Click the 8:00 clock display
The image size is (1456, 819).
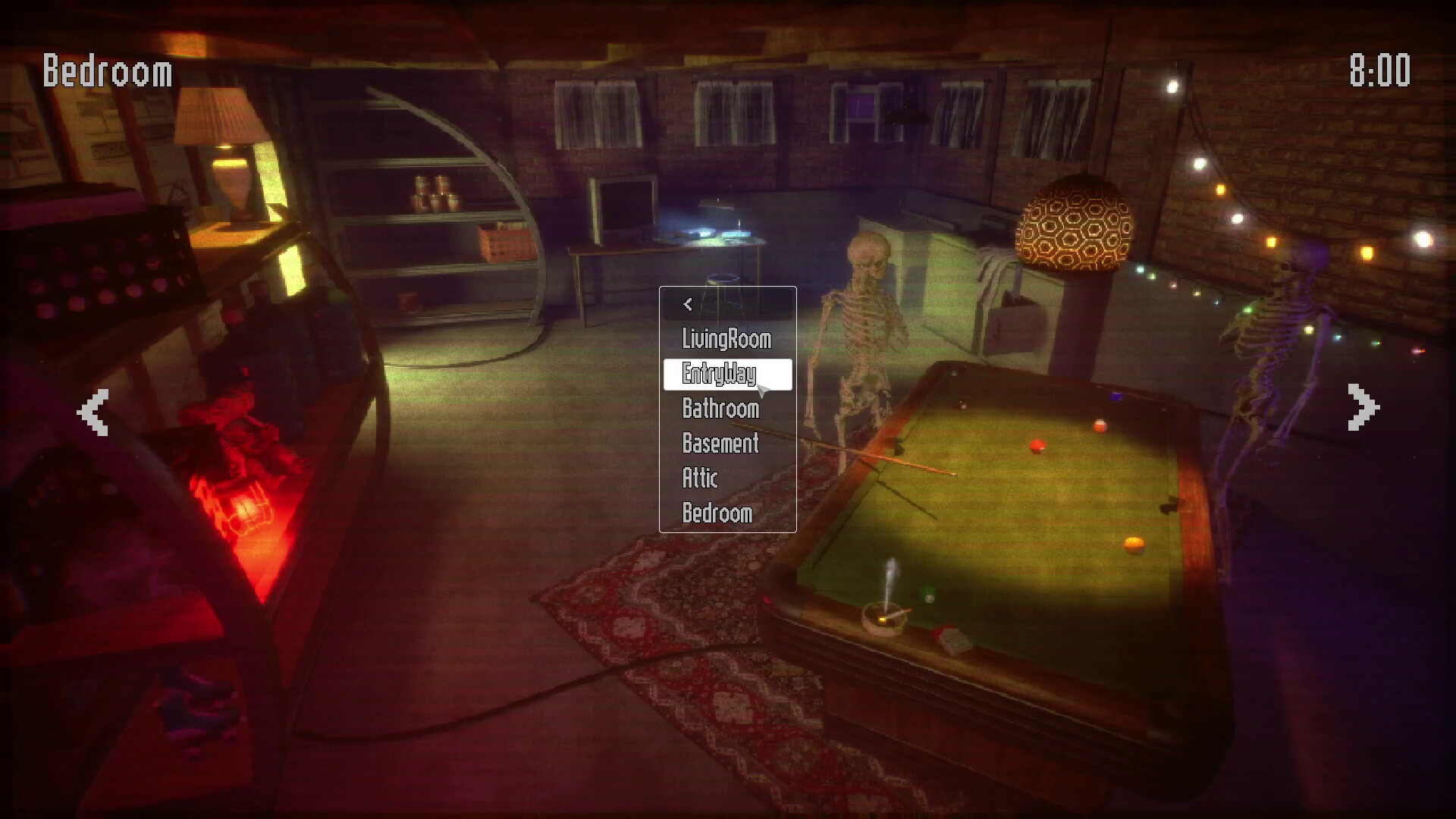[x=1382, y=68]
